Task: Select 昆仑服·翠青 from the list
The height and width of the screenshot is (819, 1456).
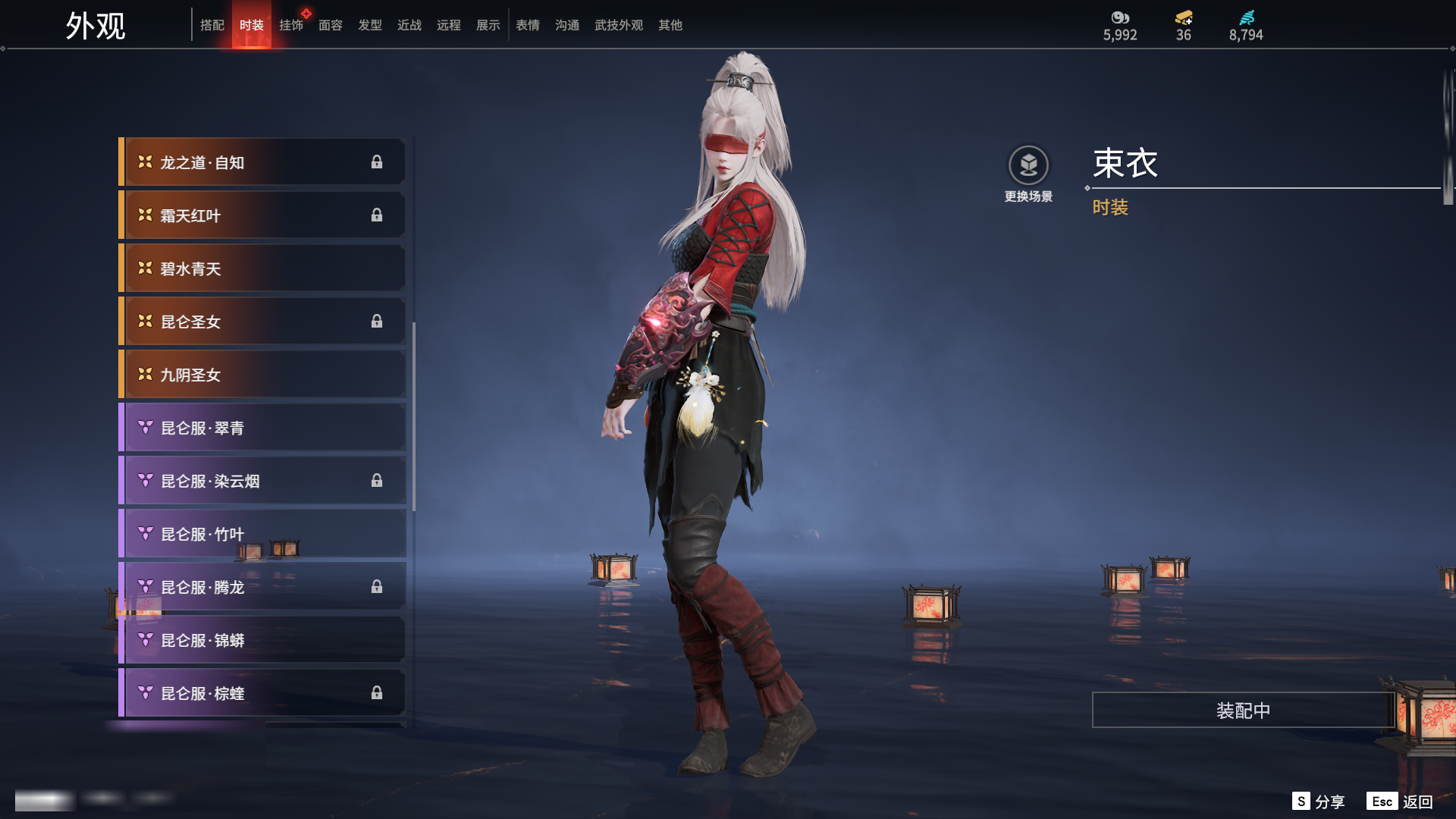Action: [262, 428]
